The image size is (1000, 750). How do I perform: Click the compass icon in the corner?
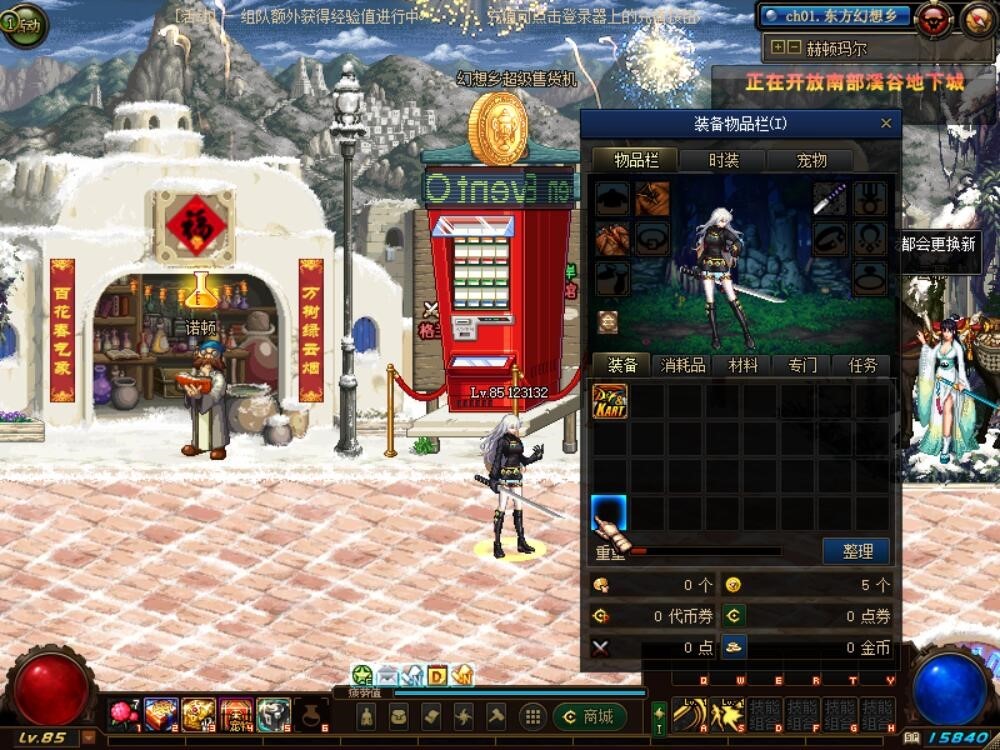point(978,18)
